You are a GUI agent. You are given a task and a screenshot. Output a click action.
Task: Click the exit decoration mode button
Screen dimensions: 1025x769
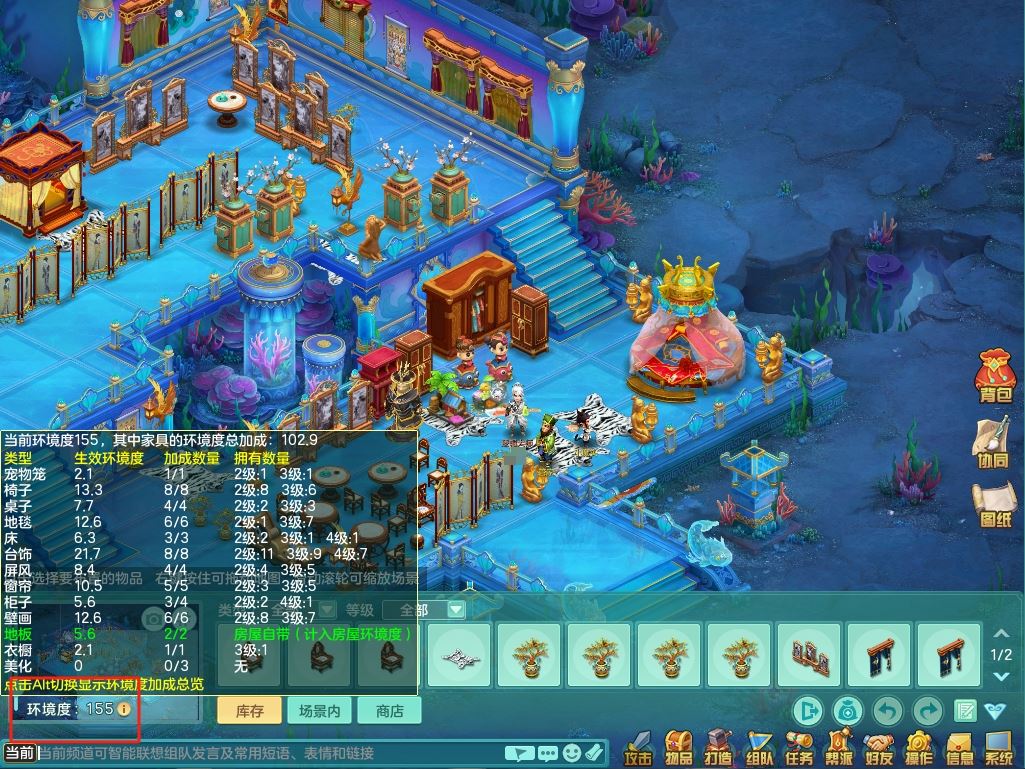(807, 711)
